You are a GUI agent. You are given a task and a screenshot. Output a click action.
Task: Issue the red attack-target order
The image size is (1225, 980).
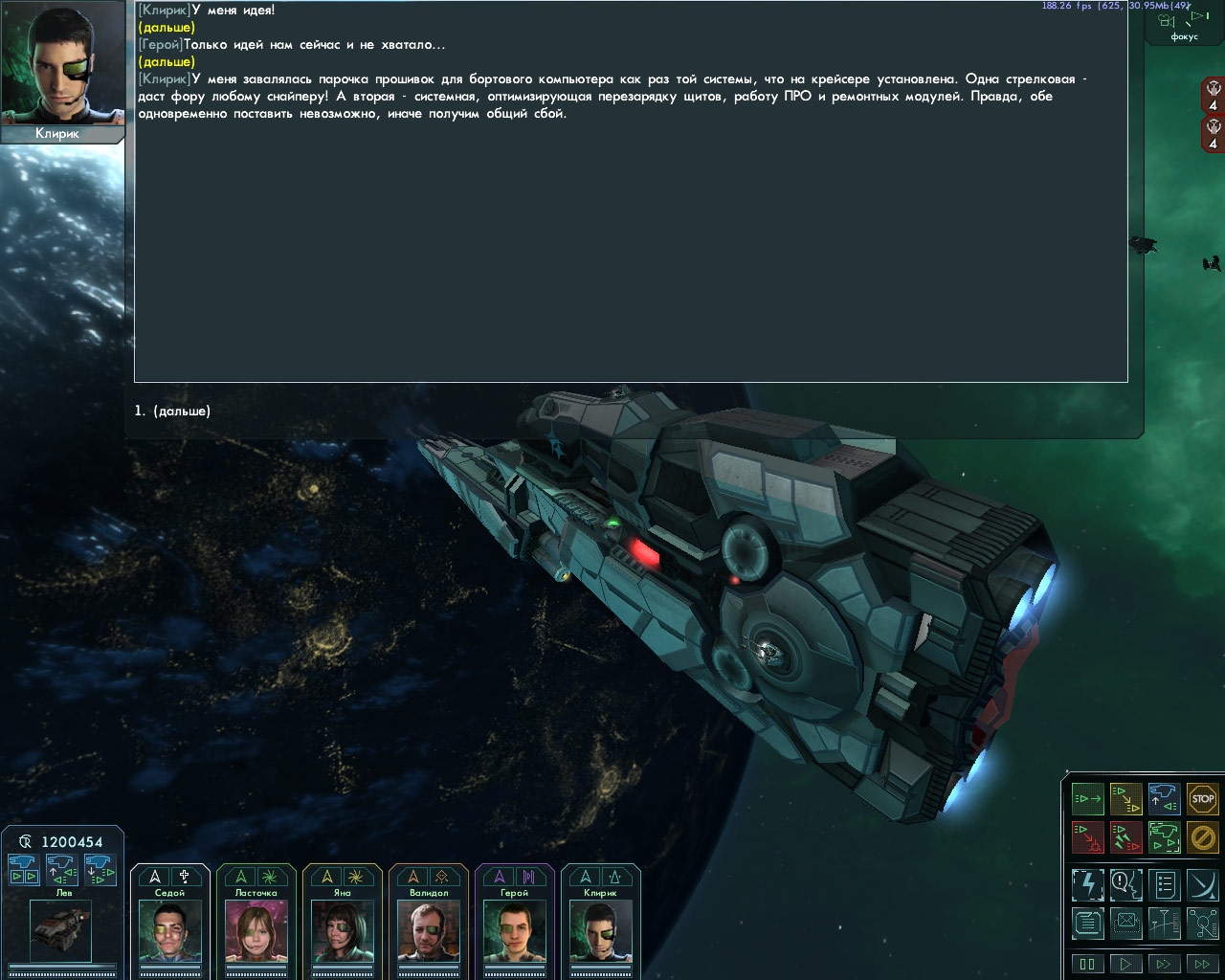[1088, 837]
